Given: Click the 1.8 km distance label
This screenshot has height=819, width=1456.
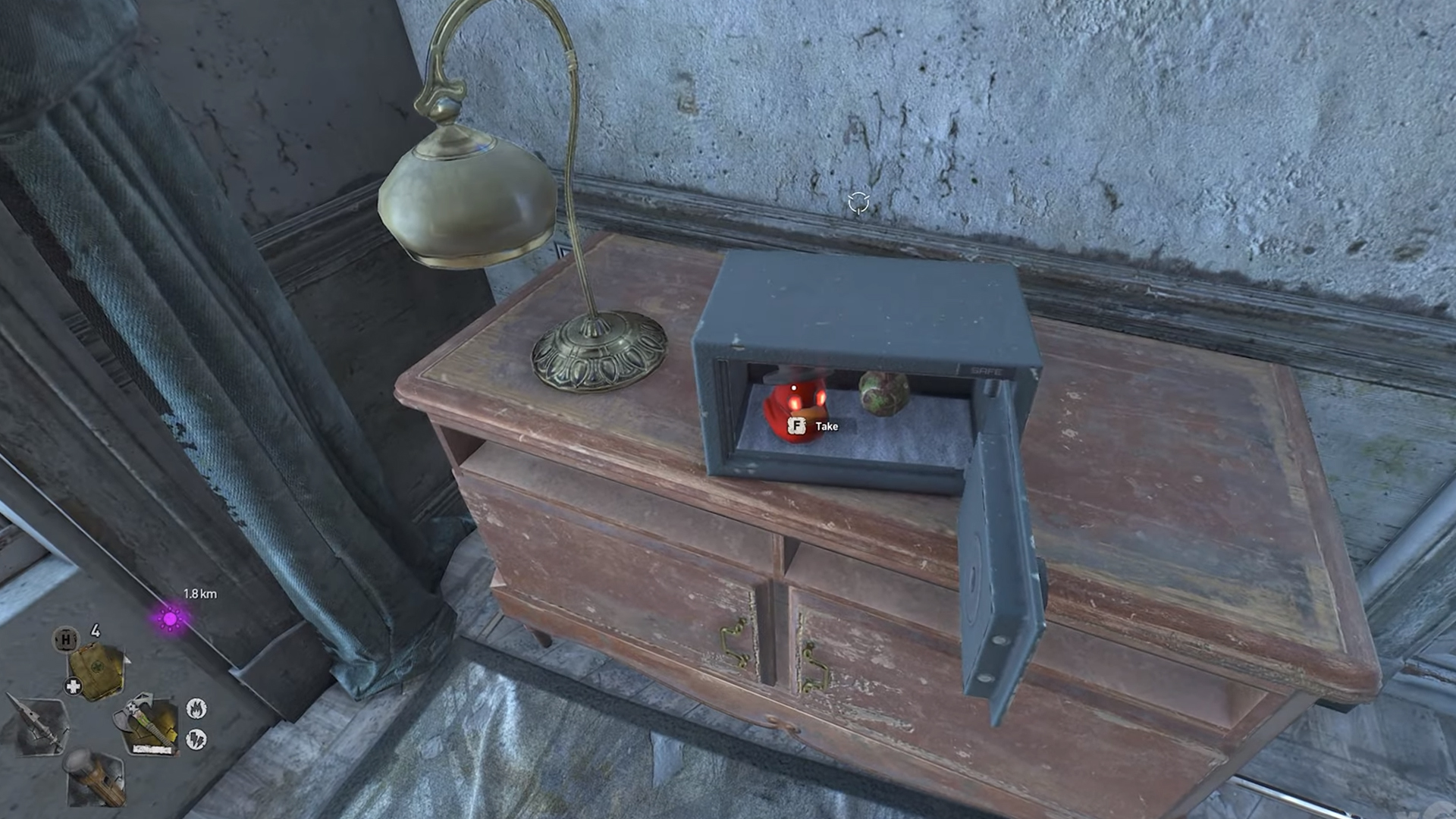Looking at the screenshot, I should pos(201,594).
